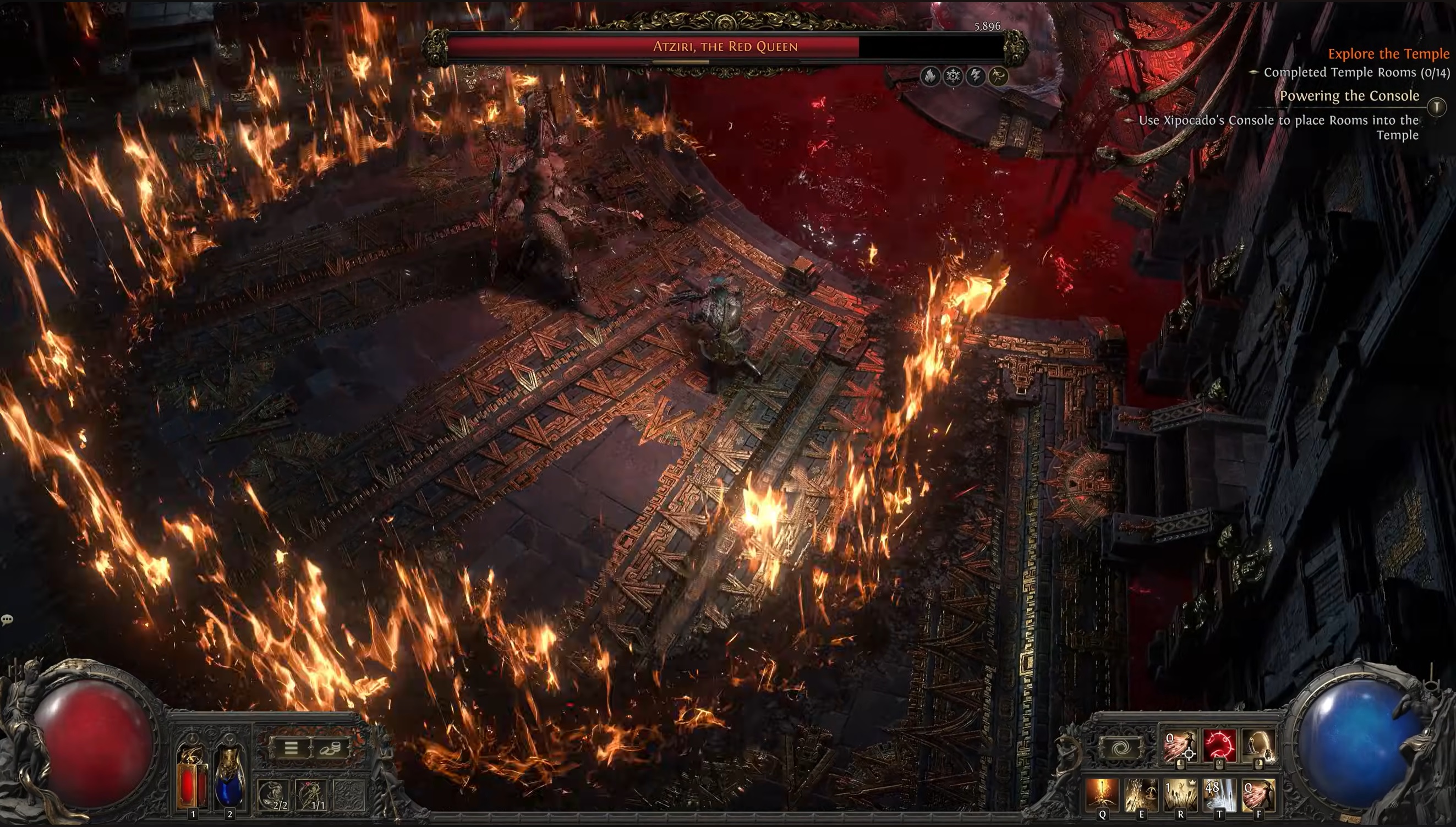Activate the arrow rain skill on E
This screenshot has height=827, width=1456.
tap(1141, 794)
